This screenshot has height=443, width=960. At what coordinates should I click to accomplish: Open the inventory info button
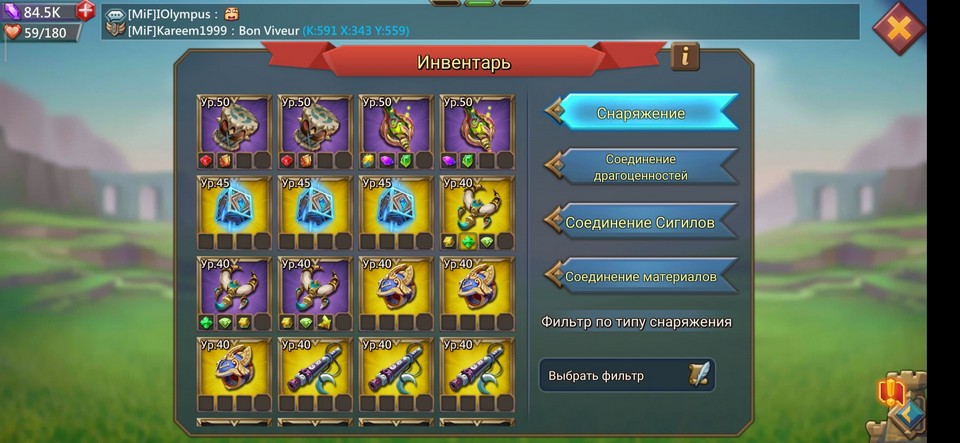click(x=685, y=56)
